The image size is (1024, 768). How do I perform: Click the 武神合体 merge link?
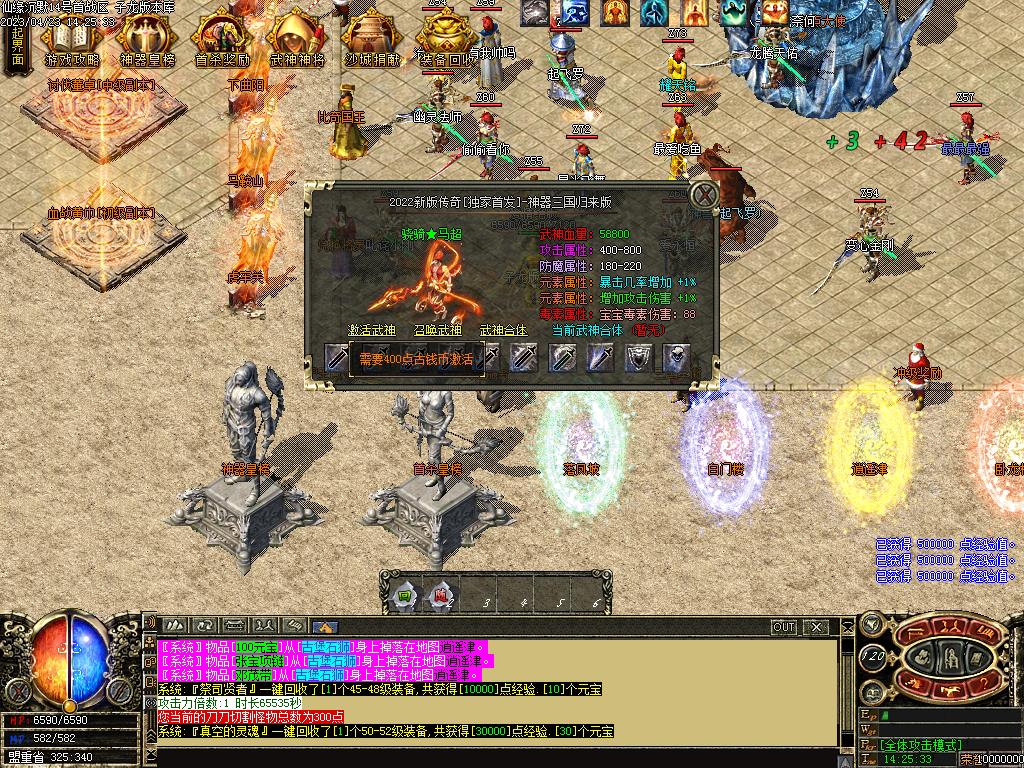(x=504, y=330)
